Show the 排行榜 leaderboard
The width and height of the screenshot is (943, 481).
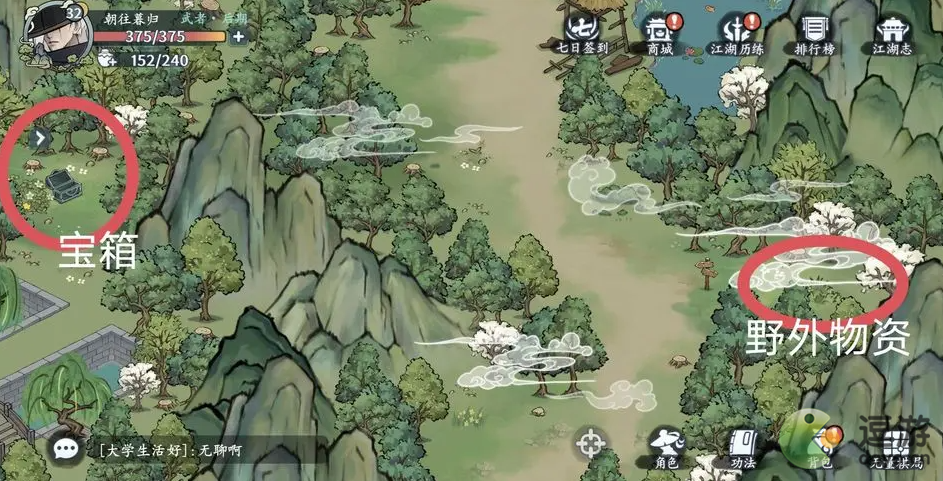point(816,31)
